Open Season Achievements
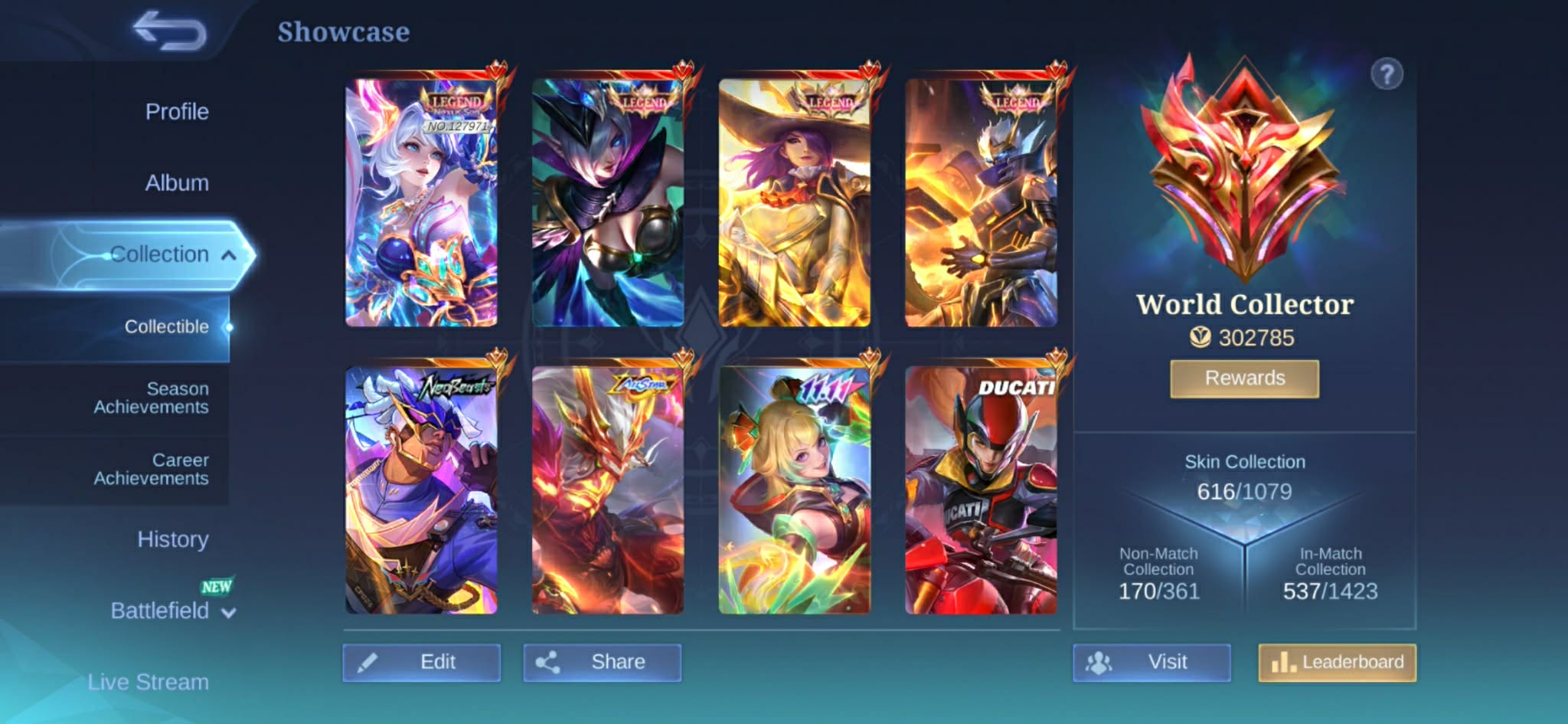Screen dimensions: 1568x724 [151, 398]
